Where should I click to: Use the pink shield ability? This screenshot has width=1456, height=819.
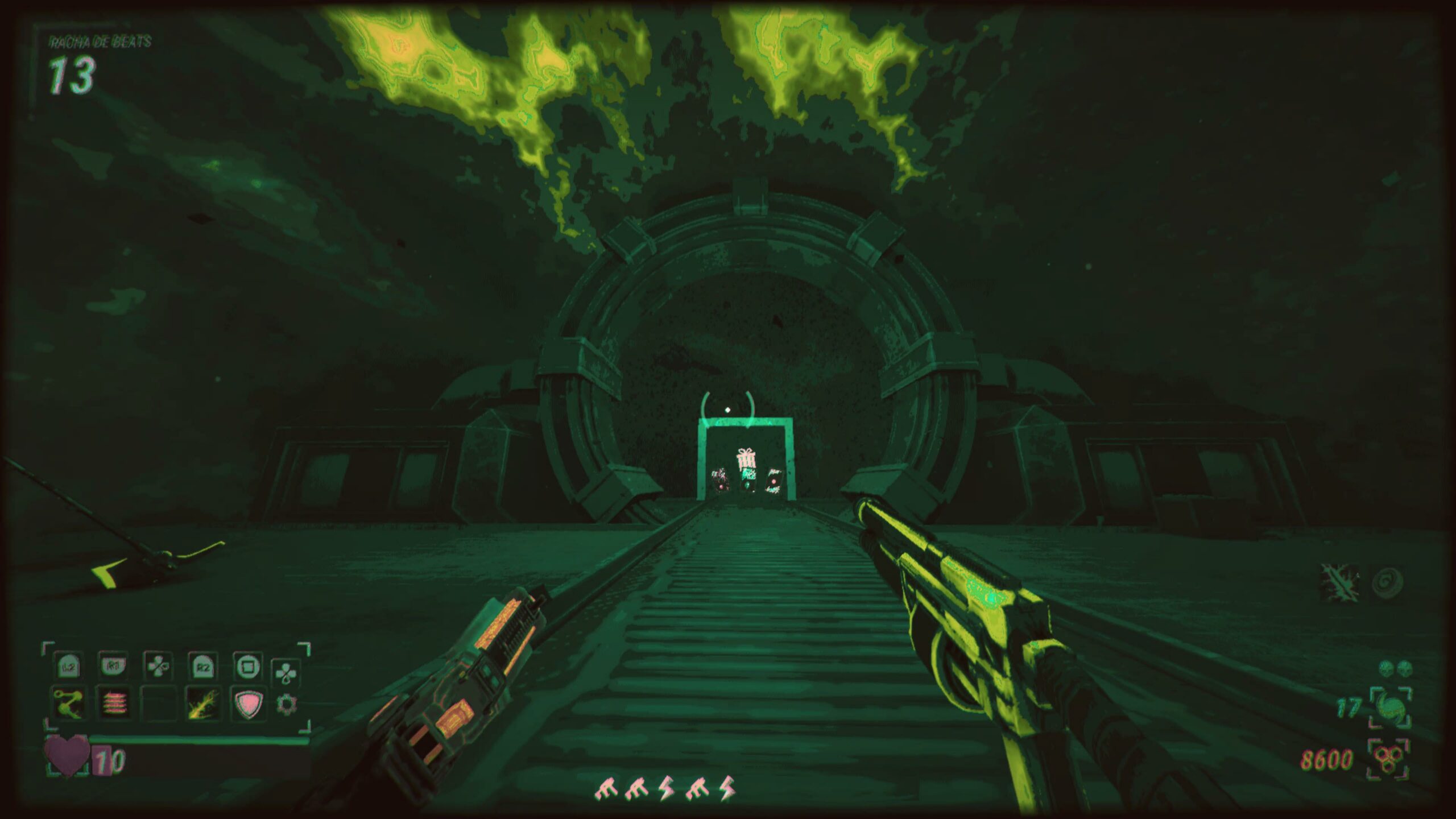tap(248, 704)
